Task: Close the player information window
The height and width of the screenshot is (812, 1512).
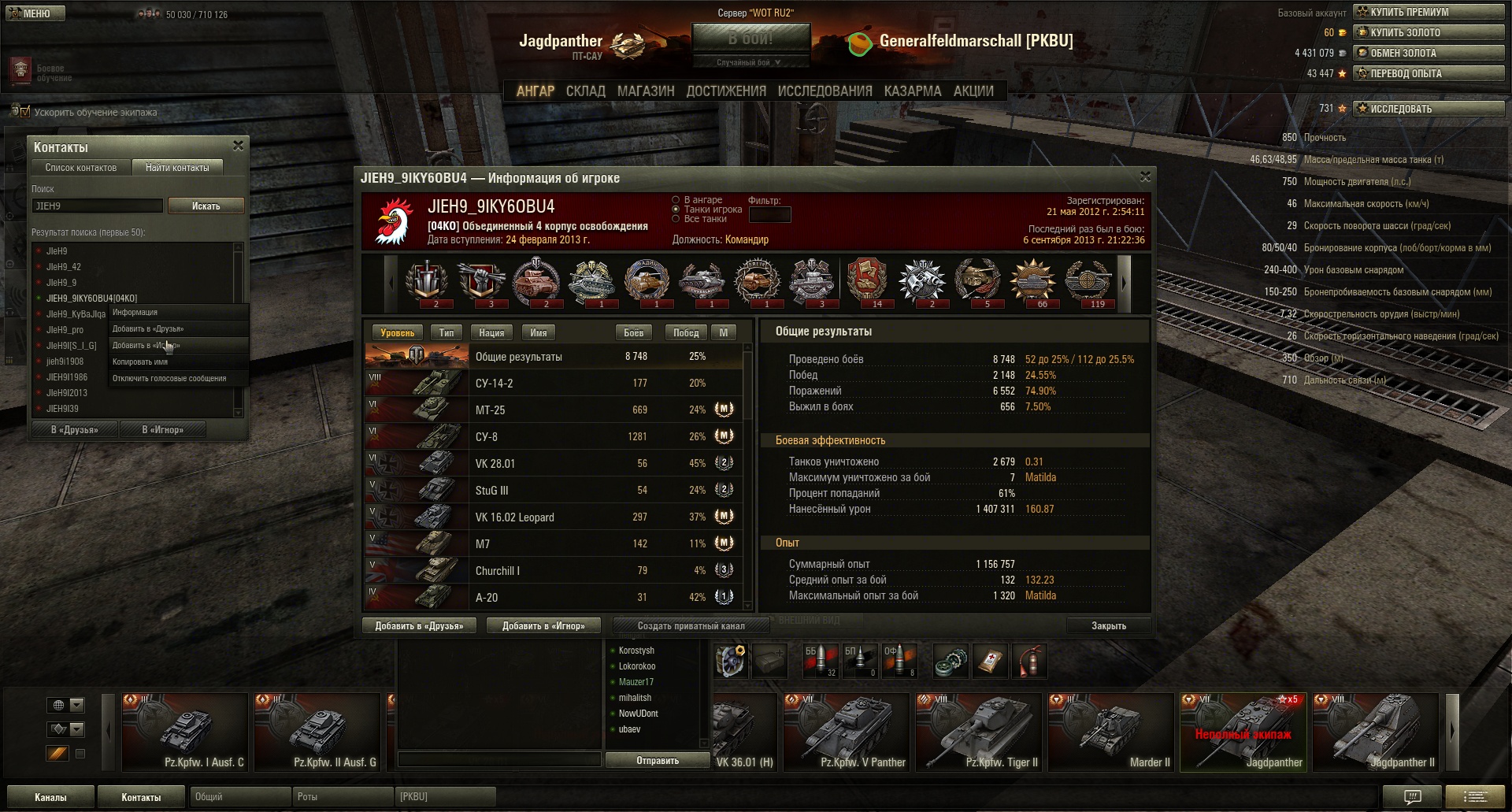Action: point(1145,176)
